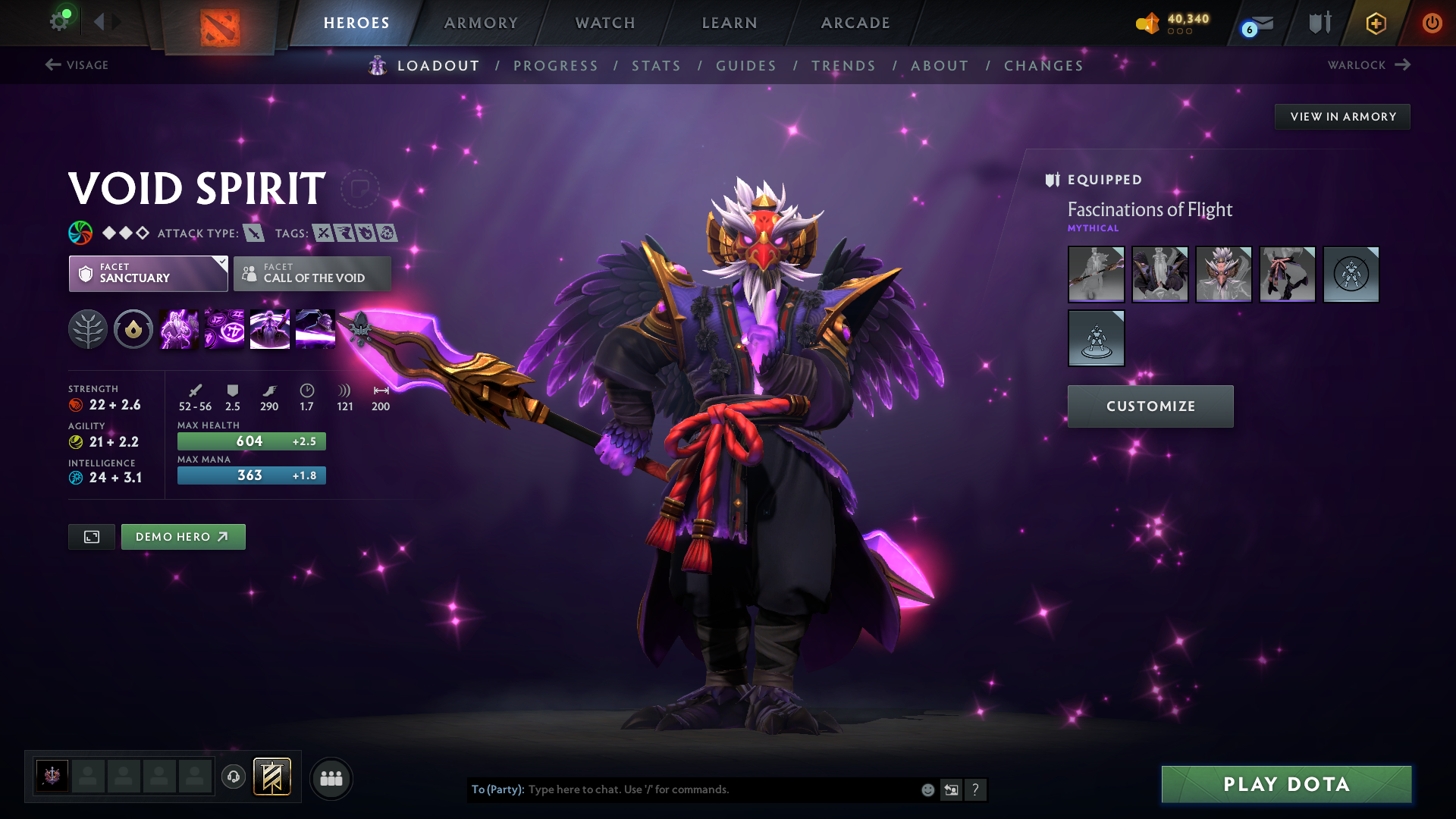This screenshot has width=1456, height=819.
Task: Focus the party chat input box
Action: tap(720, 789)
